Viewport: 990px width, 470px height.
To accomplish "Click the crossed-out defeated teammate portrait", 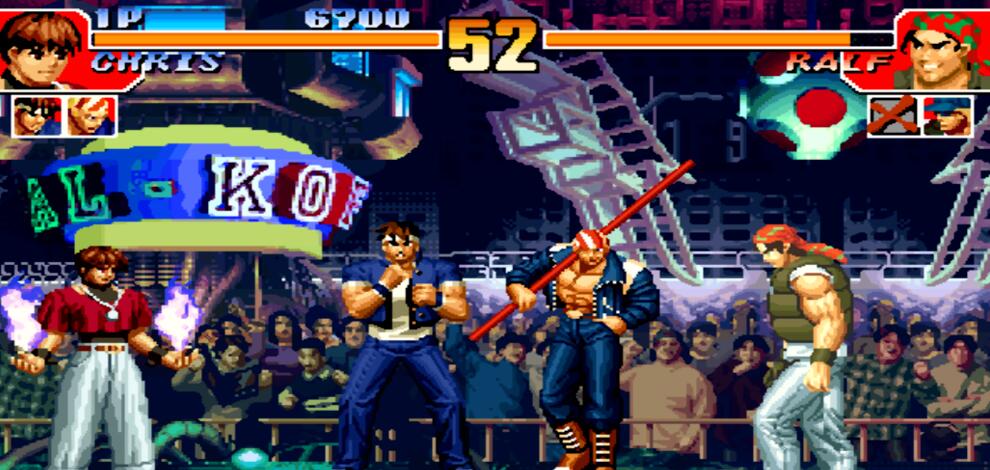I will (892, 116).
